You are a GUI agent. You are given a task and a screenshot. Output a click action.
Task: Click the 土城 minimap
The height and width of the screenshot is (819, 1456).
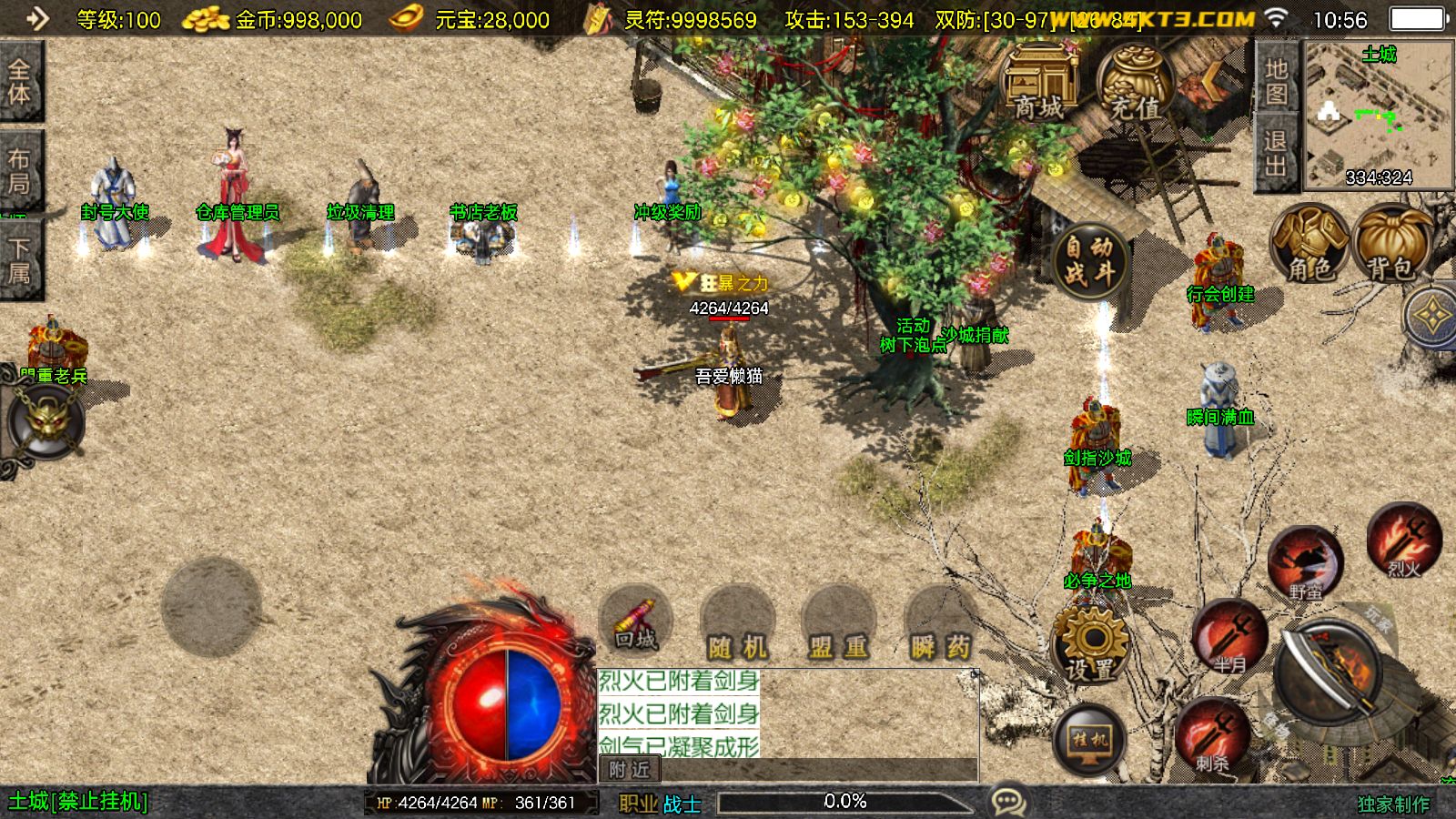pyautogui.click(x=1378, y=114)
